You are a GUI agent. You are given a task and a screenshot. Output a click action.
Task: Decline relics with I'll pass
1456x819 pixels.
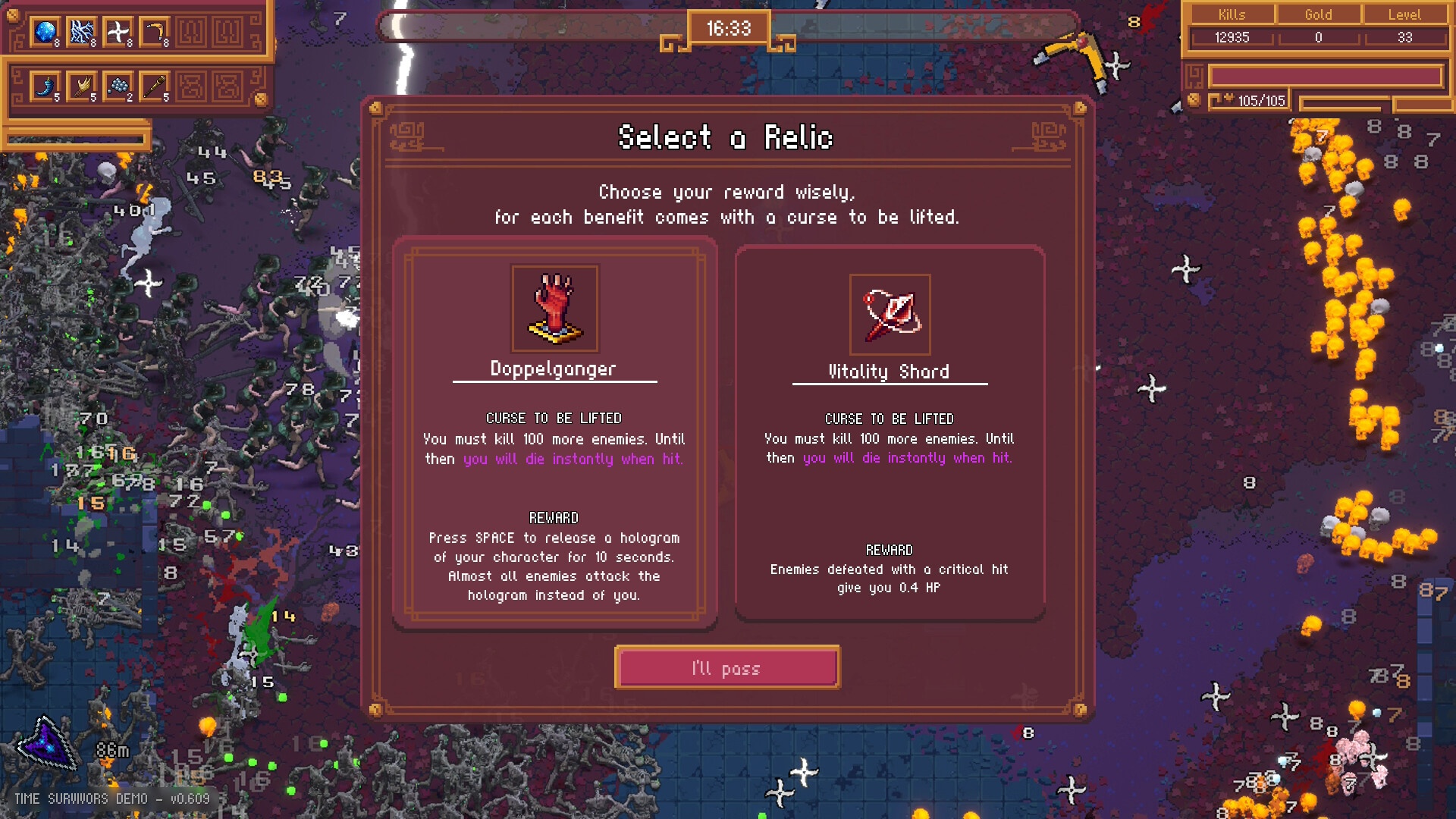pos(727,667)
